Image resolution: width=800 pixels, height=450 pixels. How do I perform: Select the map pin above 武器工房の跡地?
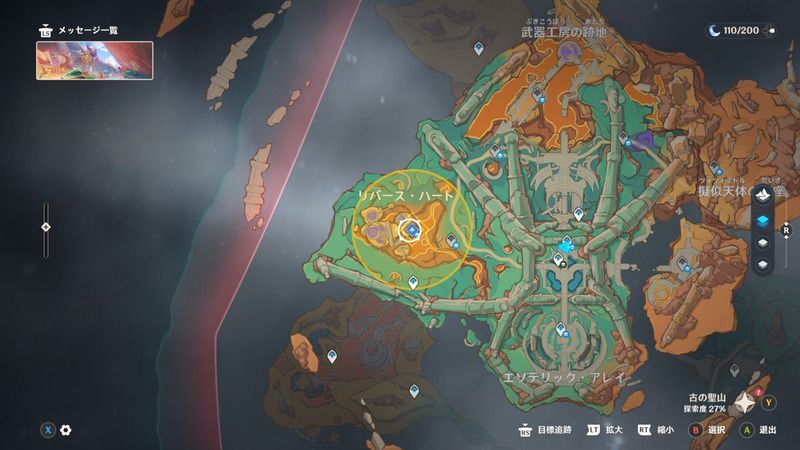tap(479, 48)
